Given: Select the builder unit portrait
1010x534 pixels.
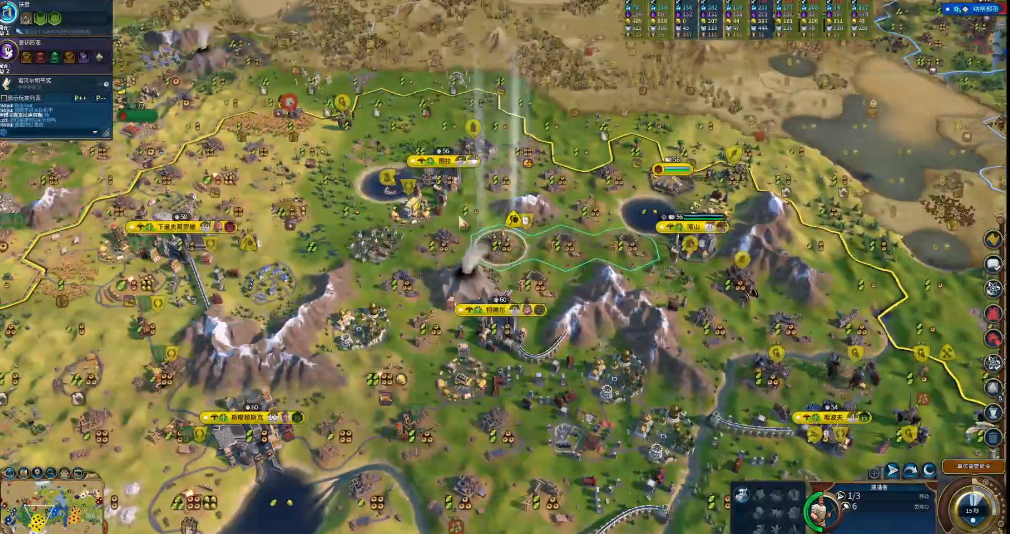Looking at the screenshot, I should click(x=821, y=509).
